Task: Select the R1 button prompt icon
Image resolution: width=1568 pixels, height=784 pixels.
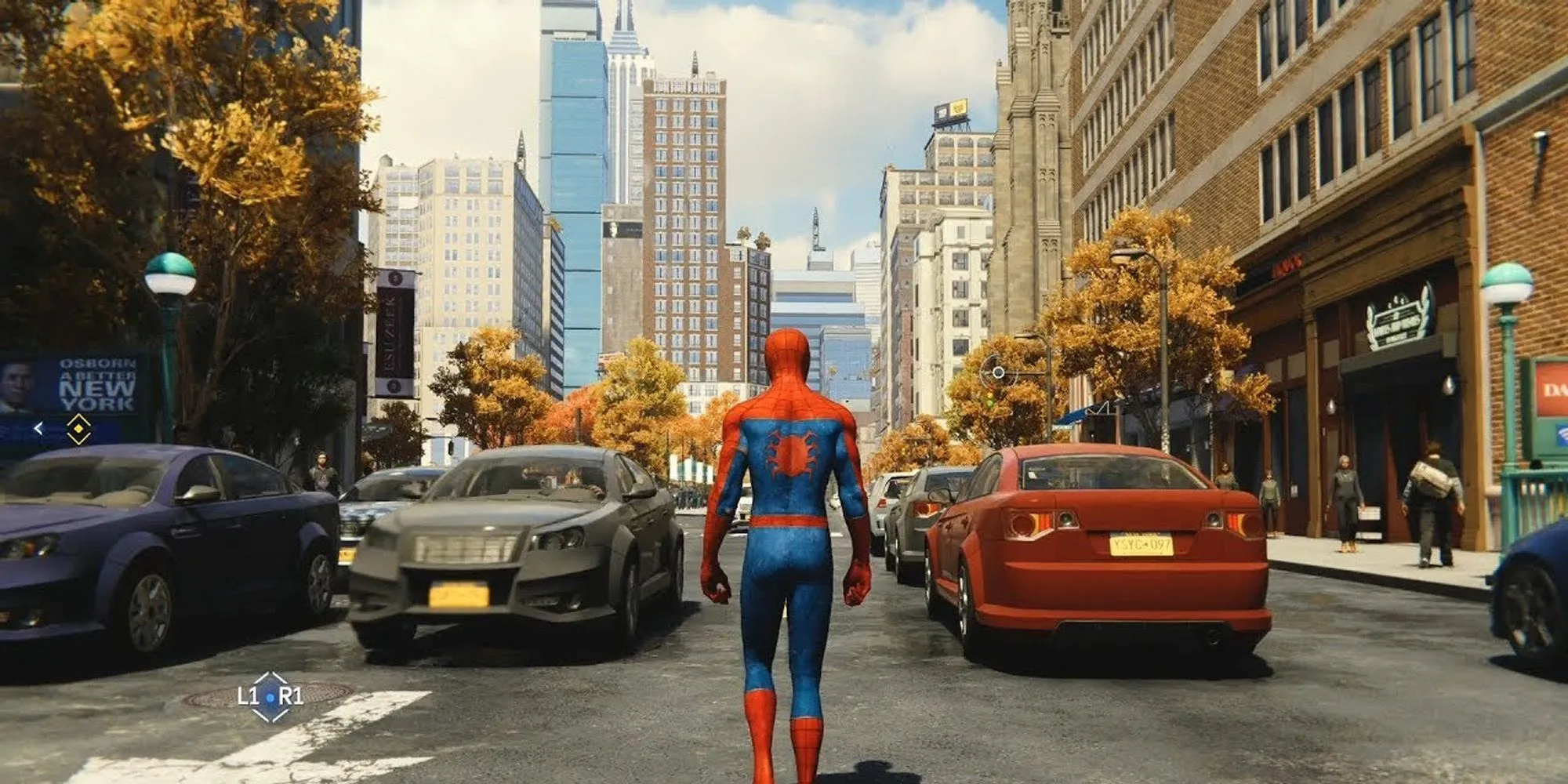Action: coord(291,694)
